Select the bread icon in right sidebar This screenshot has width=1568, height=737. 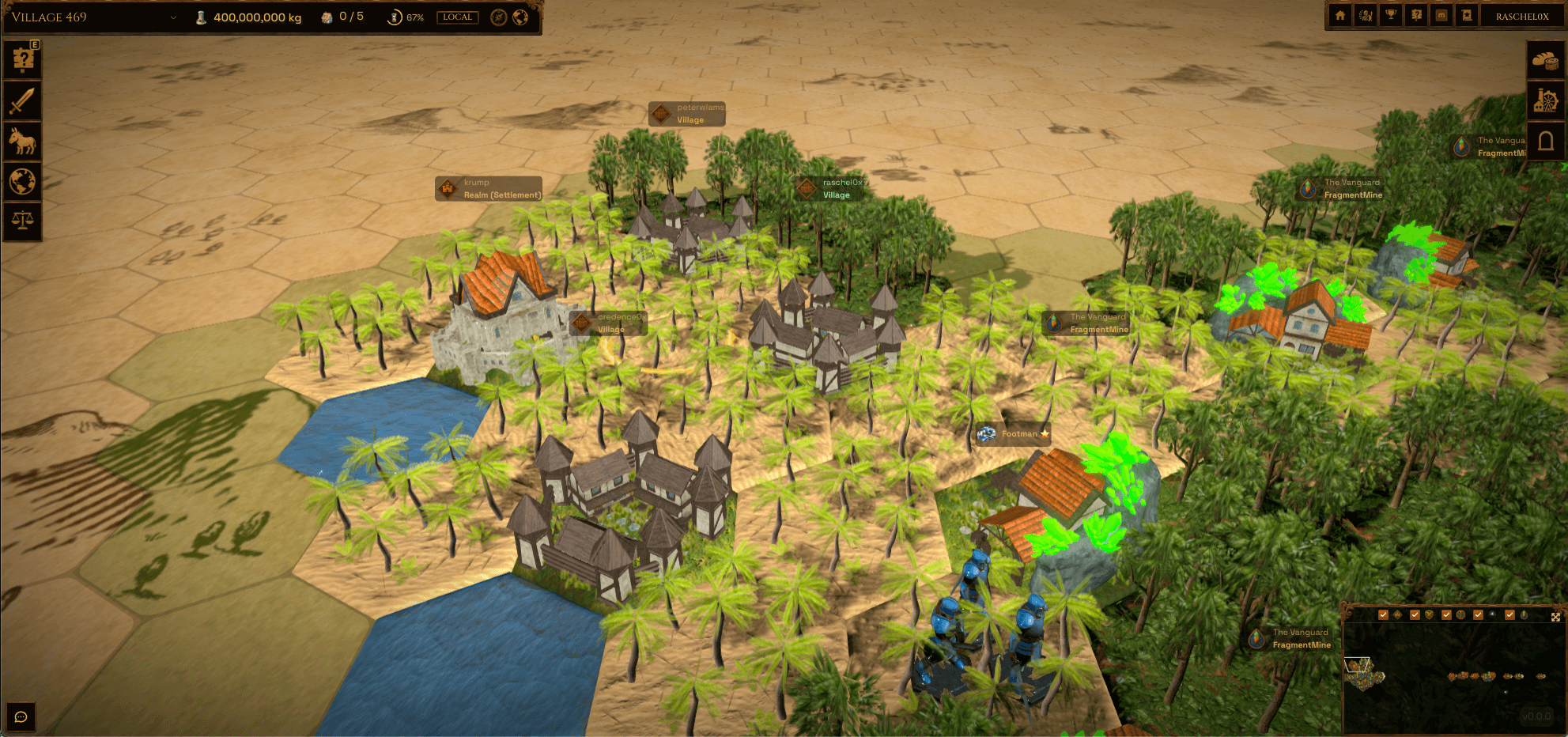tap(1545, 61)
